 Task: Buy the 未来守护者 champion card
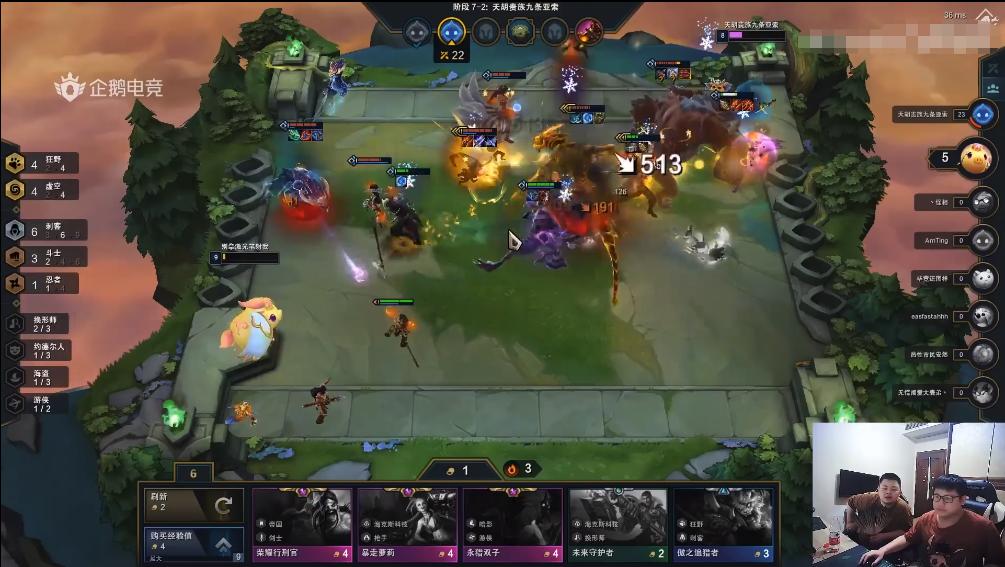point(618,524)
